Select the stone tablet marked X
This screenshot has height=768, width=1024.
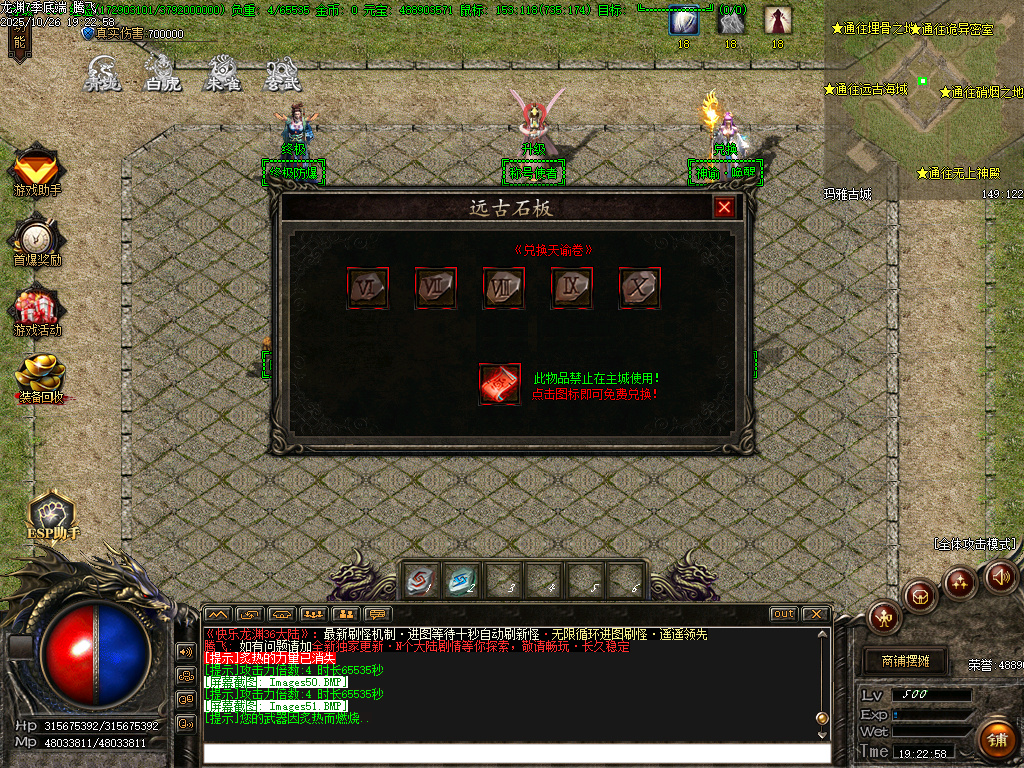coord(638,288)
